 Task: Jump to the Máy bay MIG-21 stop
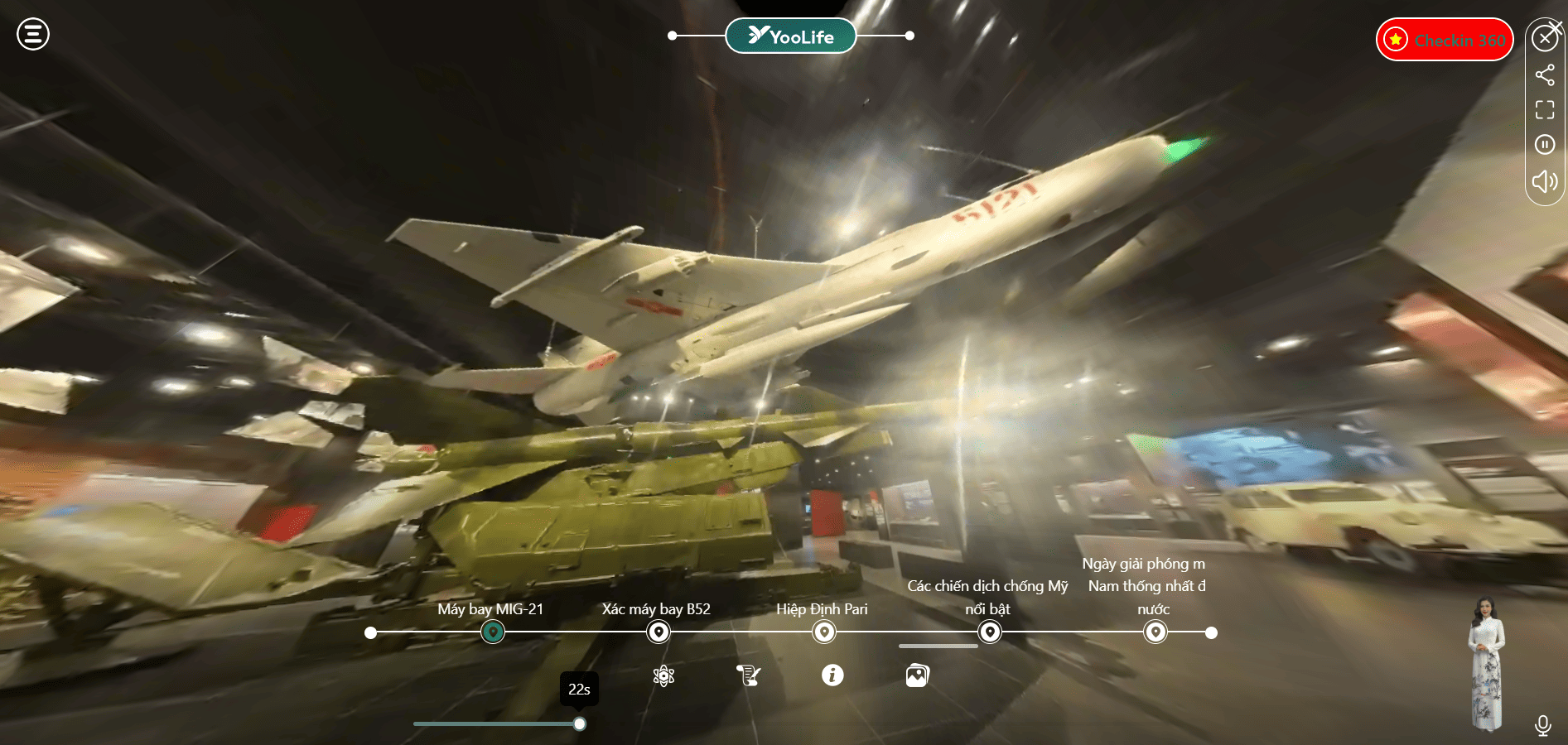pyautogui.click(x=493, y=632)
